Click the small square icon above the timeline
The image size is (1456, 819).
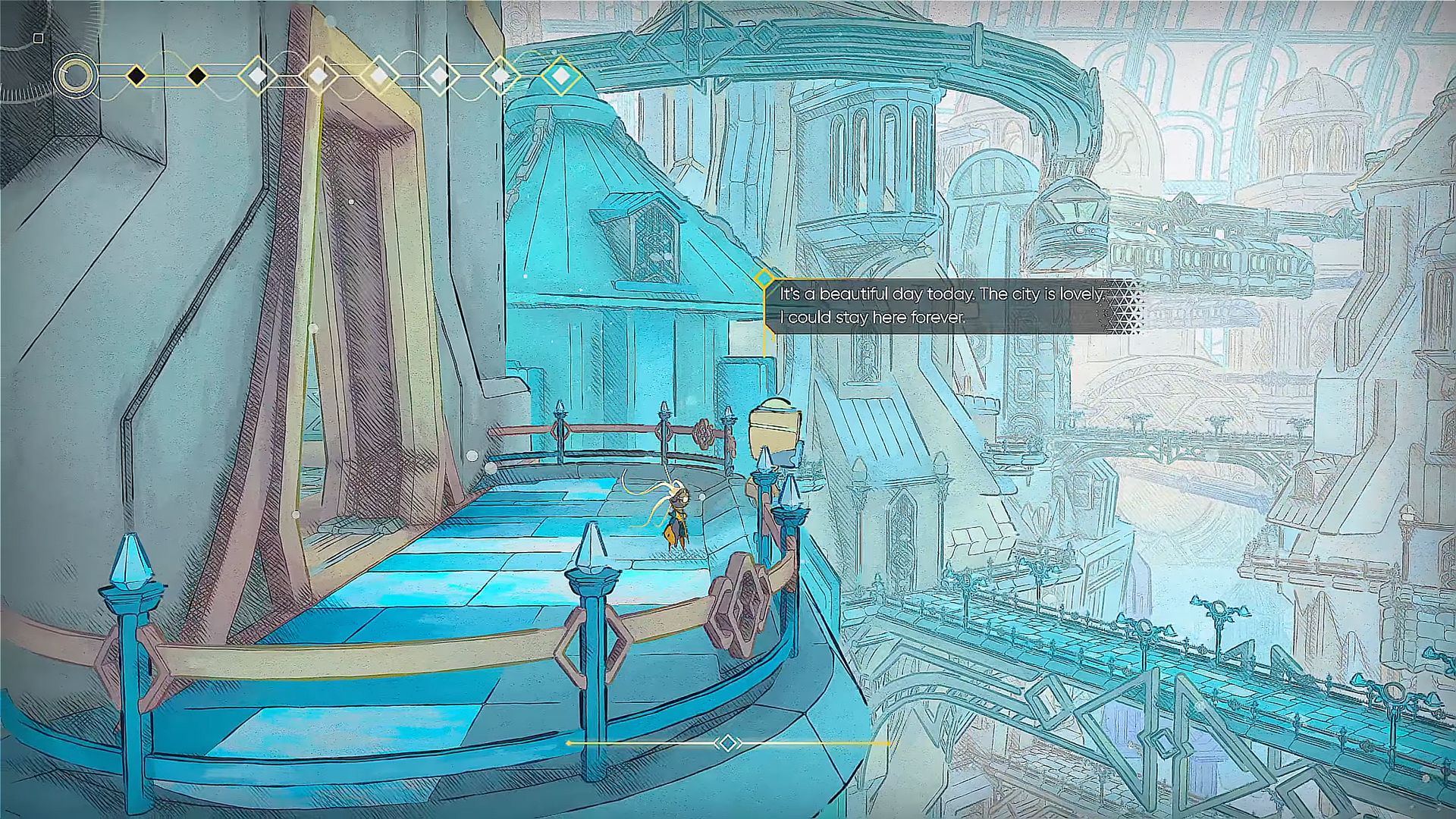39,38
